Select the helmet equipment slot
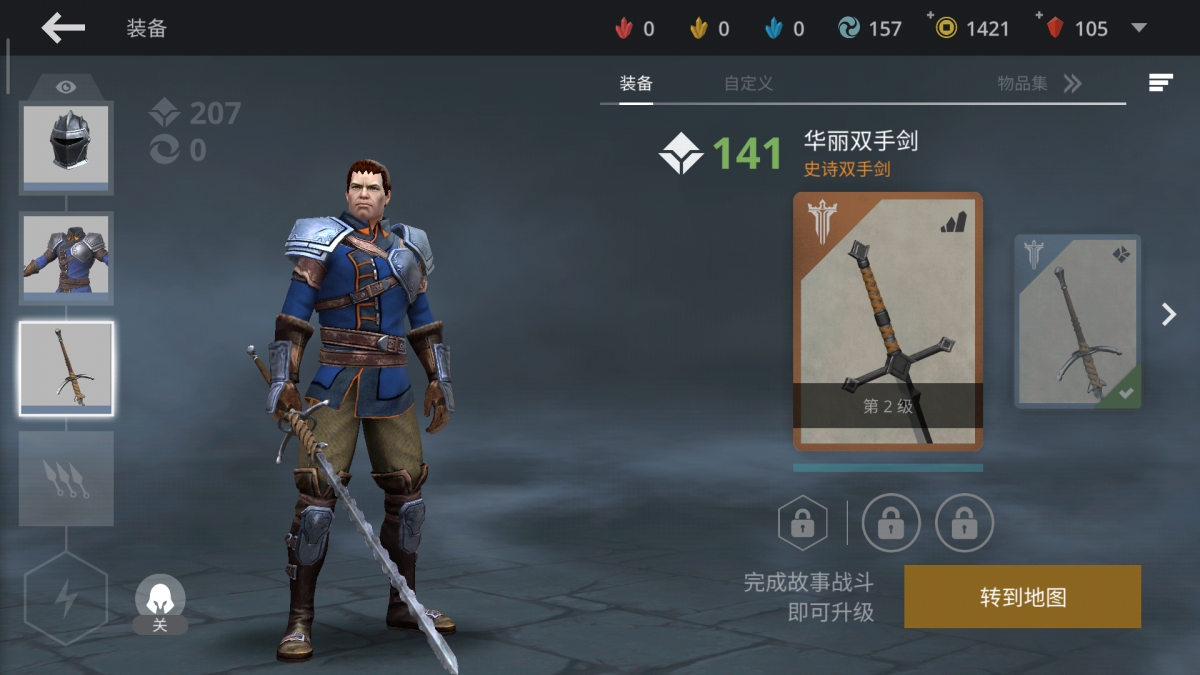Screen dimensions: 1200x675 (x=66, y=146)
